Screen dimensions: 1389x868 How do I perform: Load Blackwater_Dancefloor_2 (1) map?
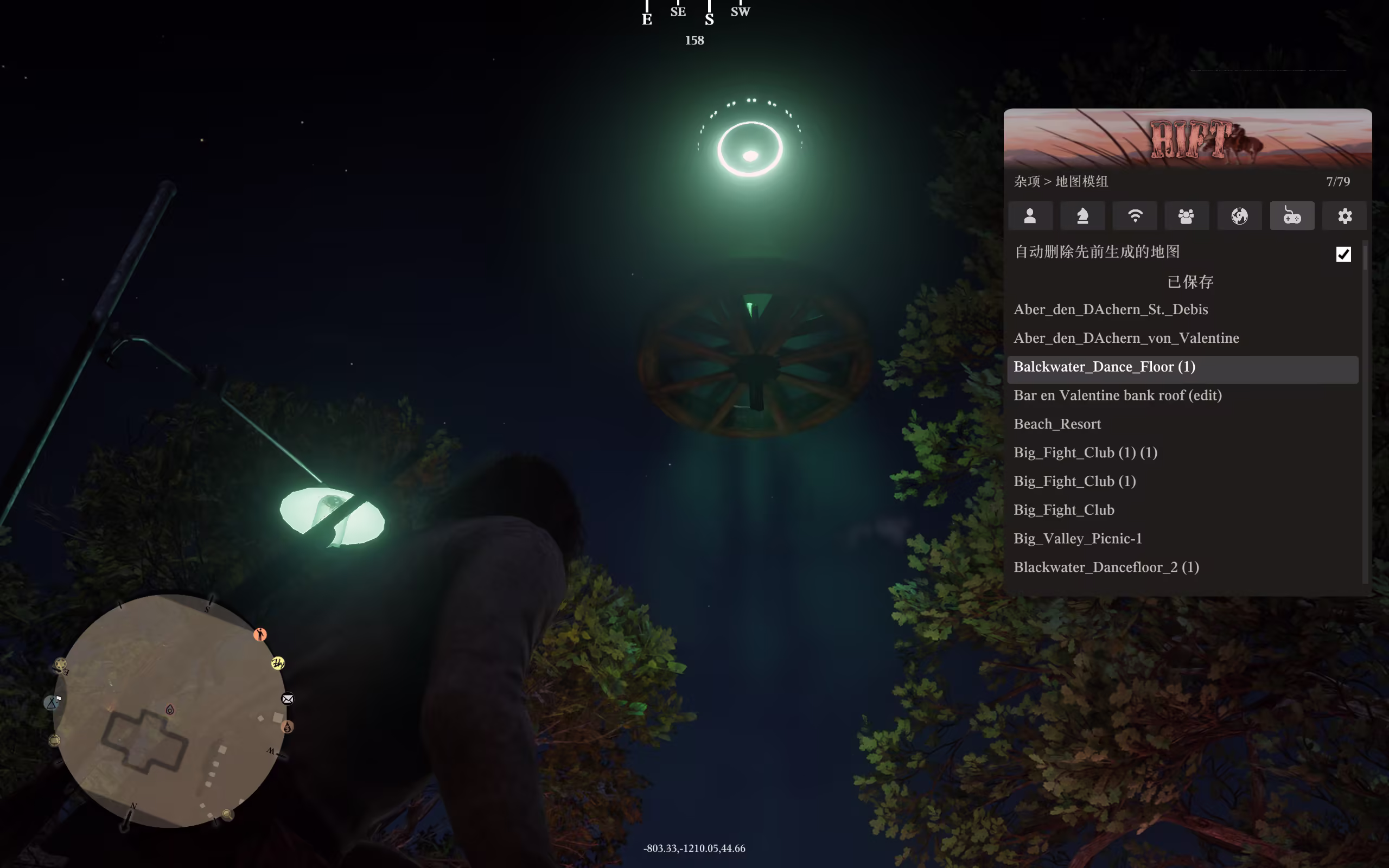coord(1106,567)
